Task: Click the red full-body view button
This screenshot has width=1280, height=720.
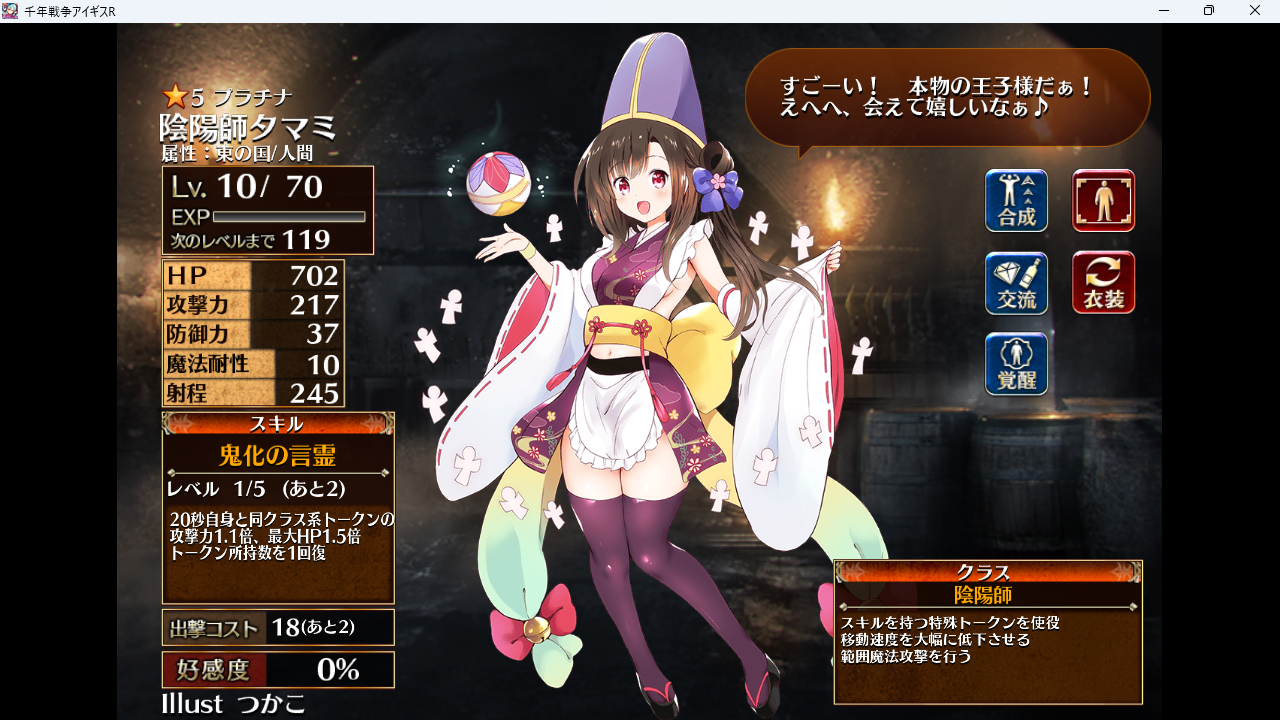Action: pos(1103,201)
